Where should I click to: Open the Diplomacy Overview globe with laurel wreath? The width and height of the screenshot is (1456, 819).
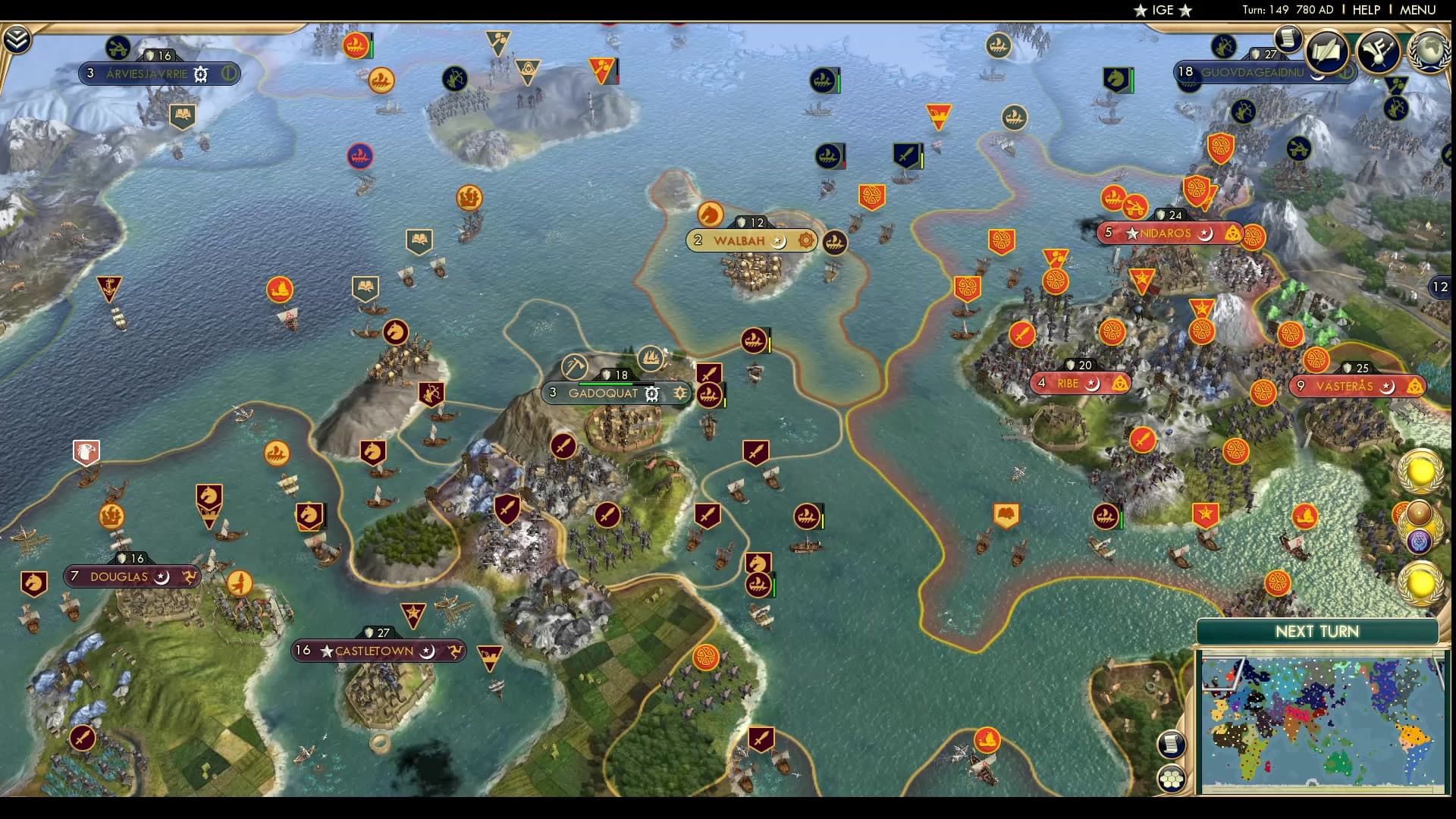point(1430,52)
